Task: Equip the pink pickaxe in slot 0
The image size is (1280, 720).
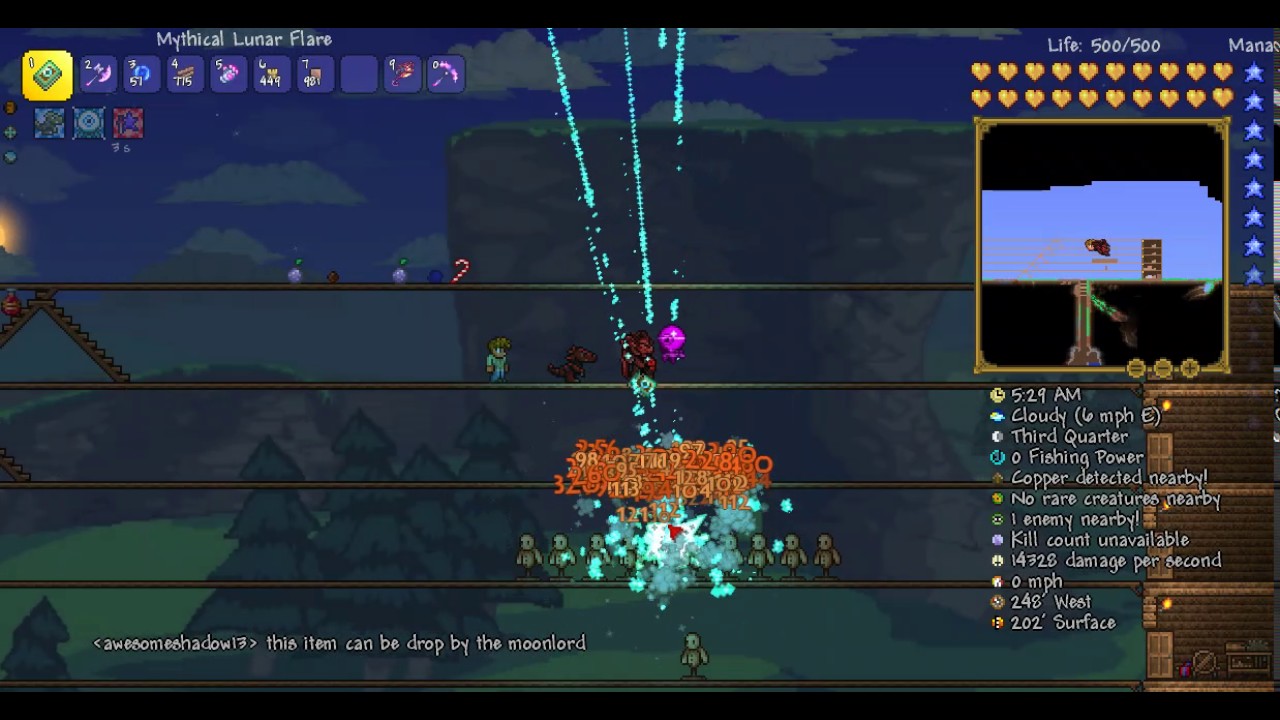Action: [x=445, y=75]
